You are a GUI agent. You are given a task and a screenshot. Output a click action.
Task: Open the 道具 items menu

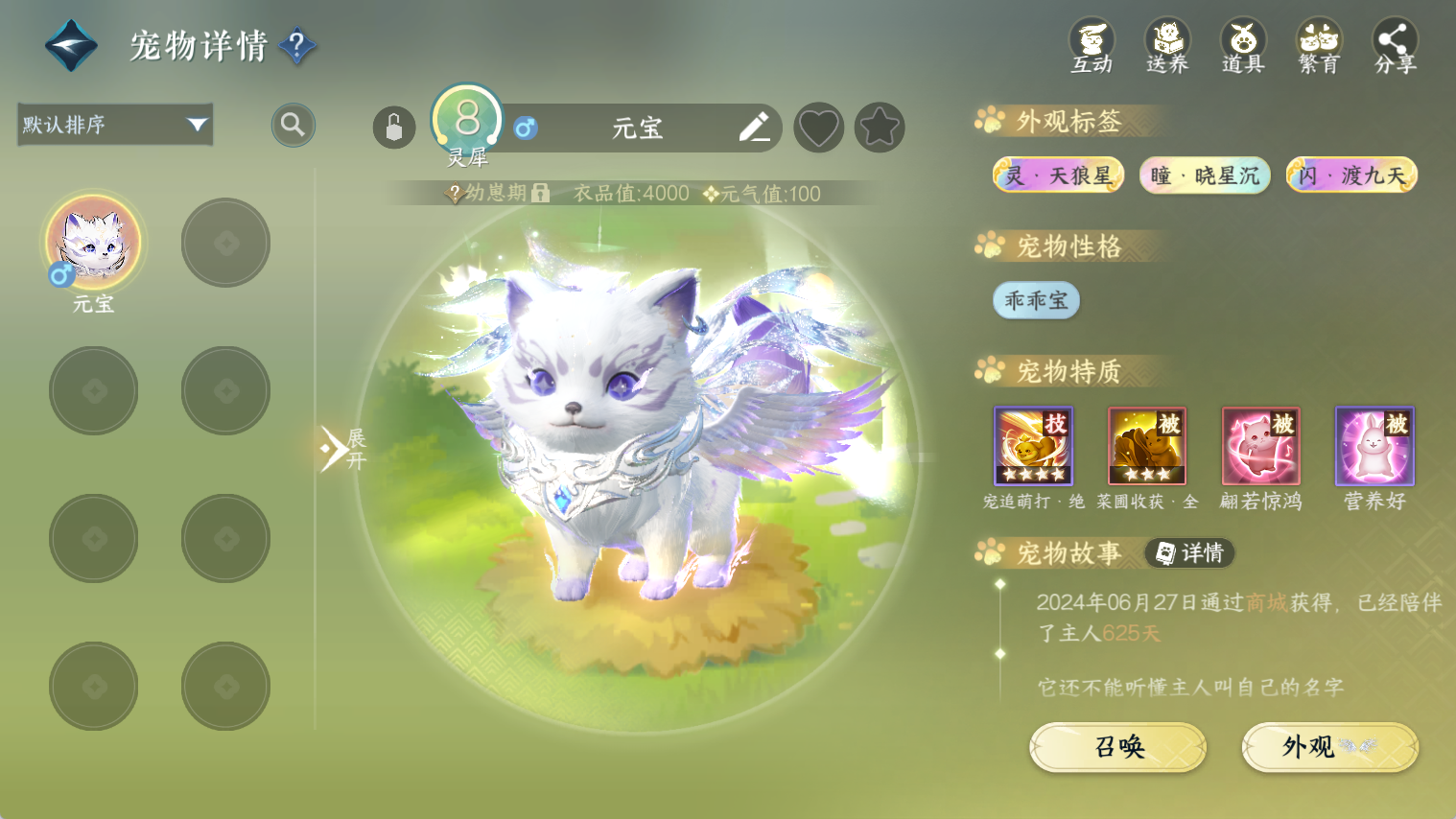pos(1243,46)
